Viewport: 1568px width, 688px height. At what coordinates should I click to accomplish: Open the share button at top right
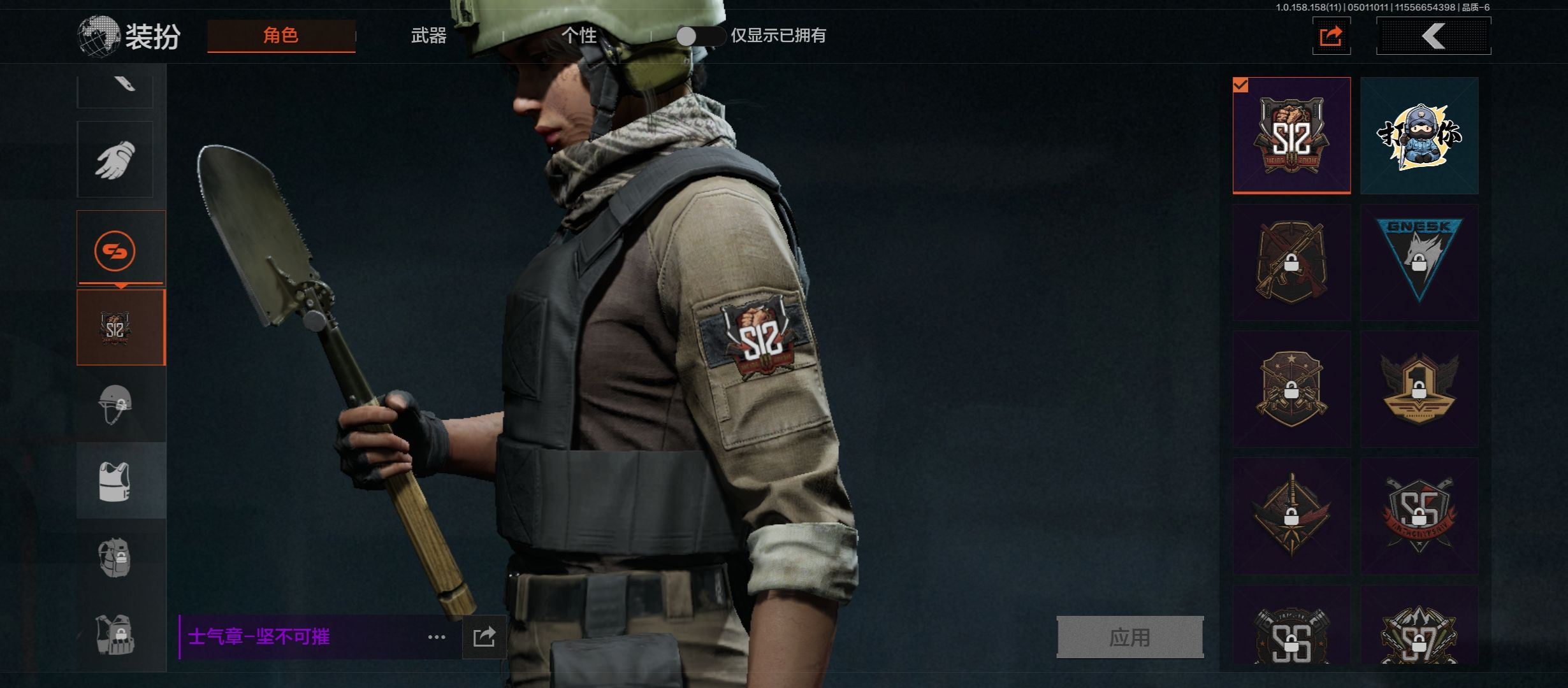tap(1331, 36)
